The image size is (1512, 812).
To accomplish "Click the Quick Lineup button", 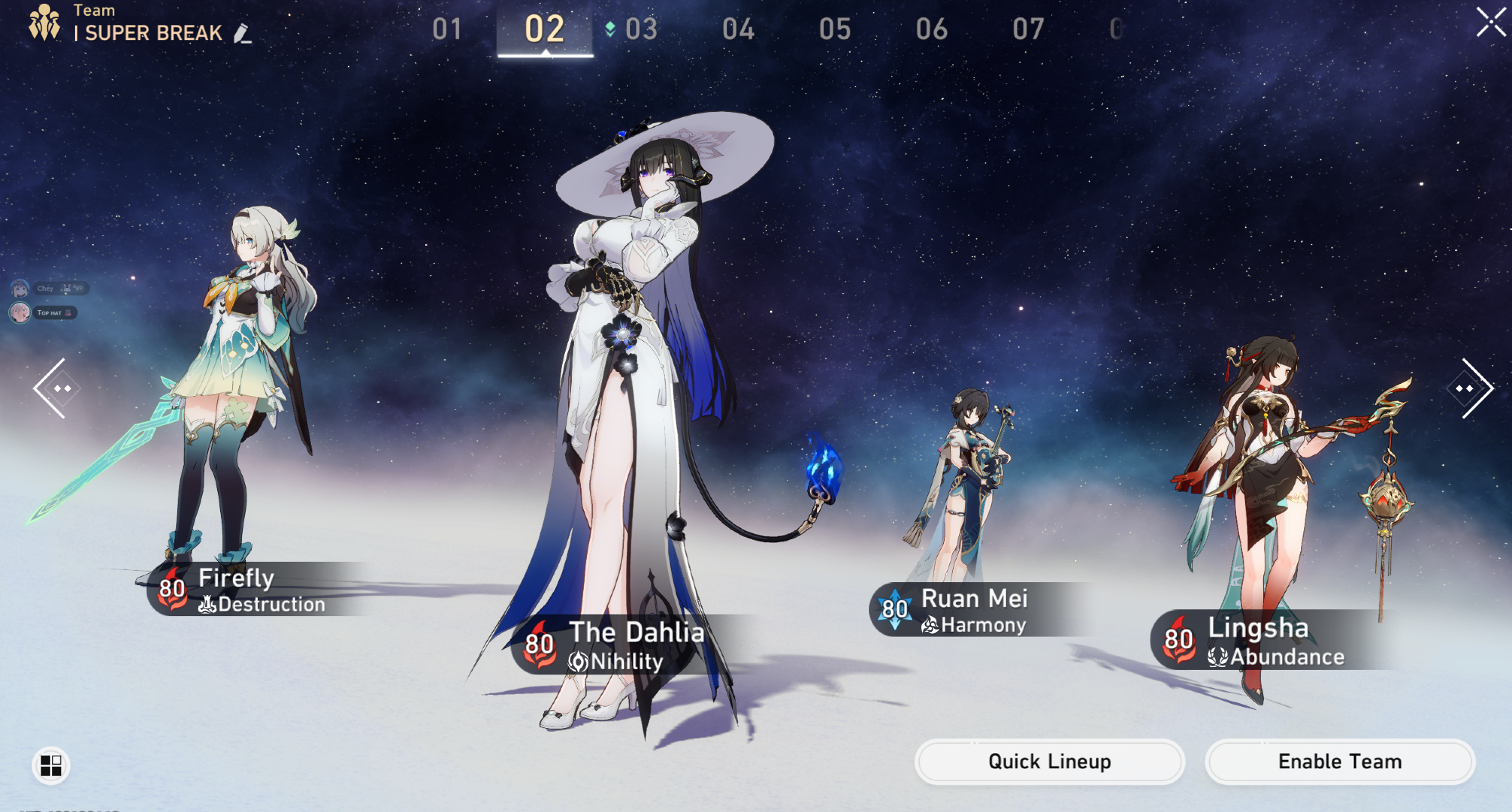I will [1049, 761].
